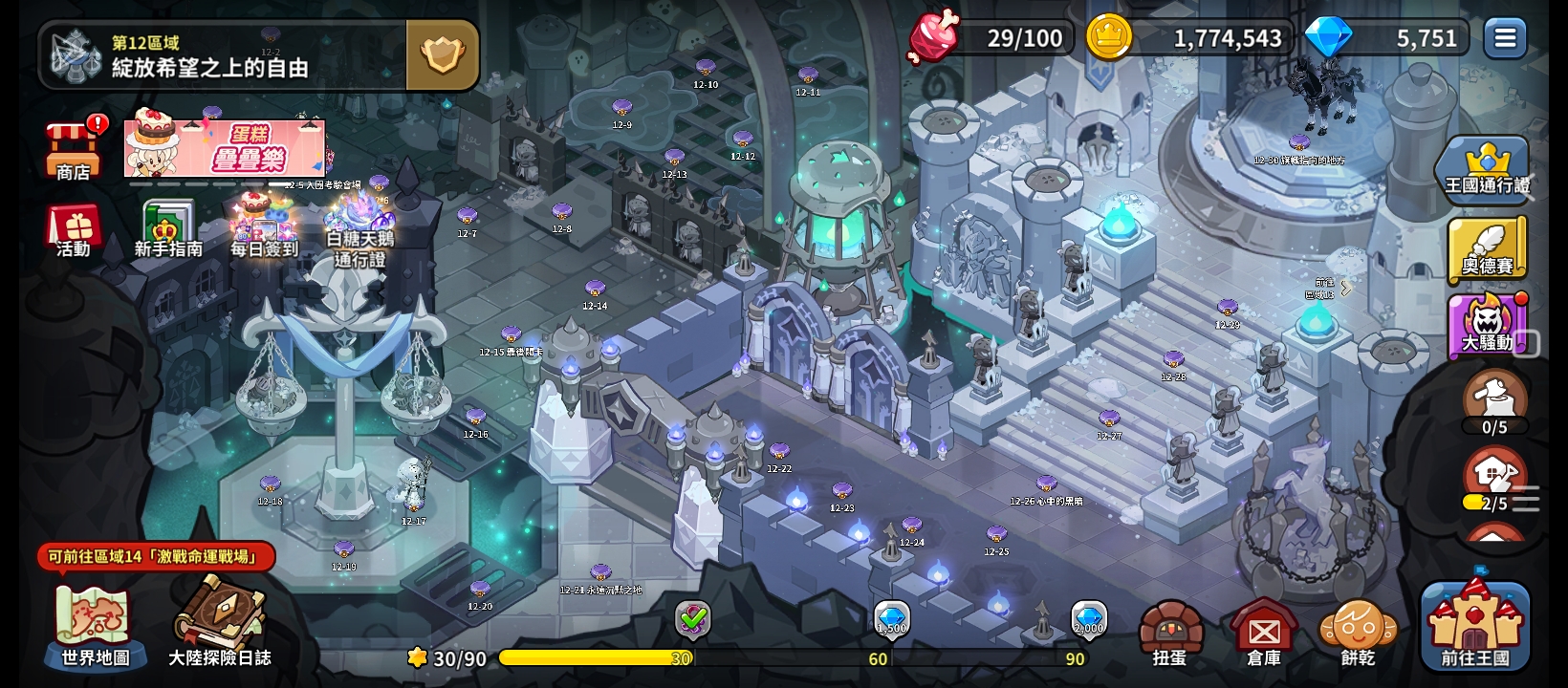Go to the kingdom via 前往王國
Image resolution: width=1568 pixels, height=688 pixels.
pyautogui.click(x=1475, y=626)
